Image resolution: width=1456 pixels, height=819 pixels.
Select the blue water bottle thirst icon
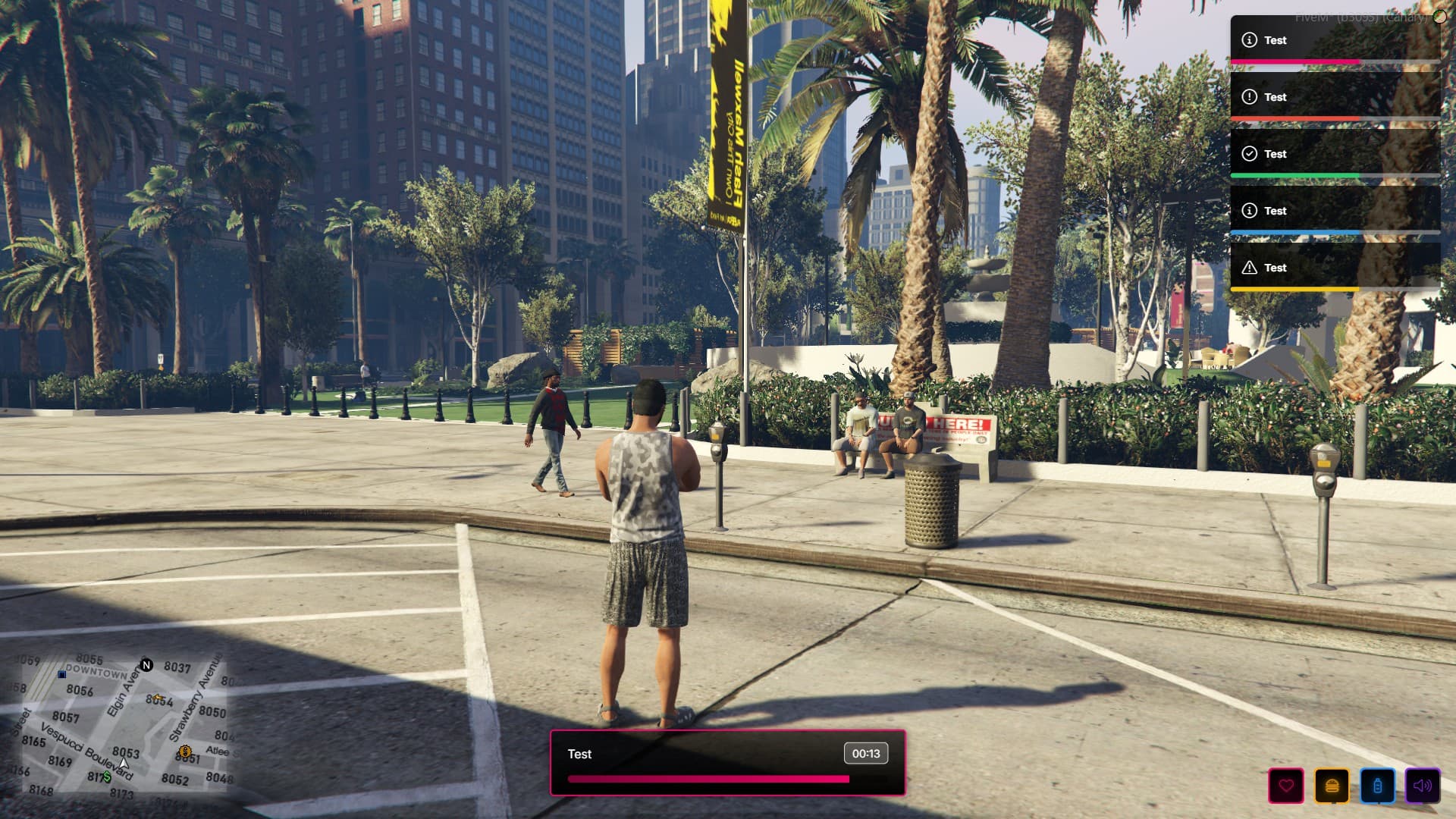pos(1377,786)
